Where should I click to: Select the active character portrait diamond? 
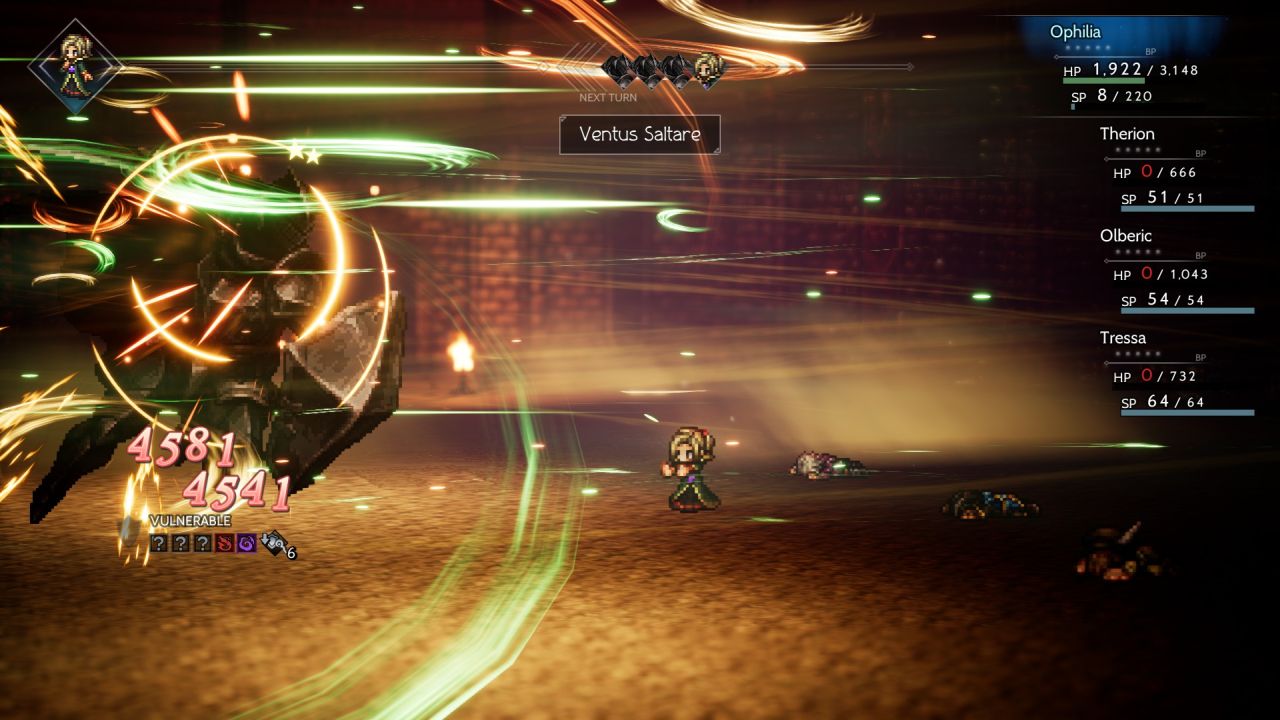click(74, 65)
